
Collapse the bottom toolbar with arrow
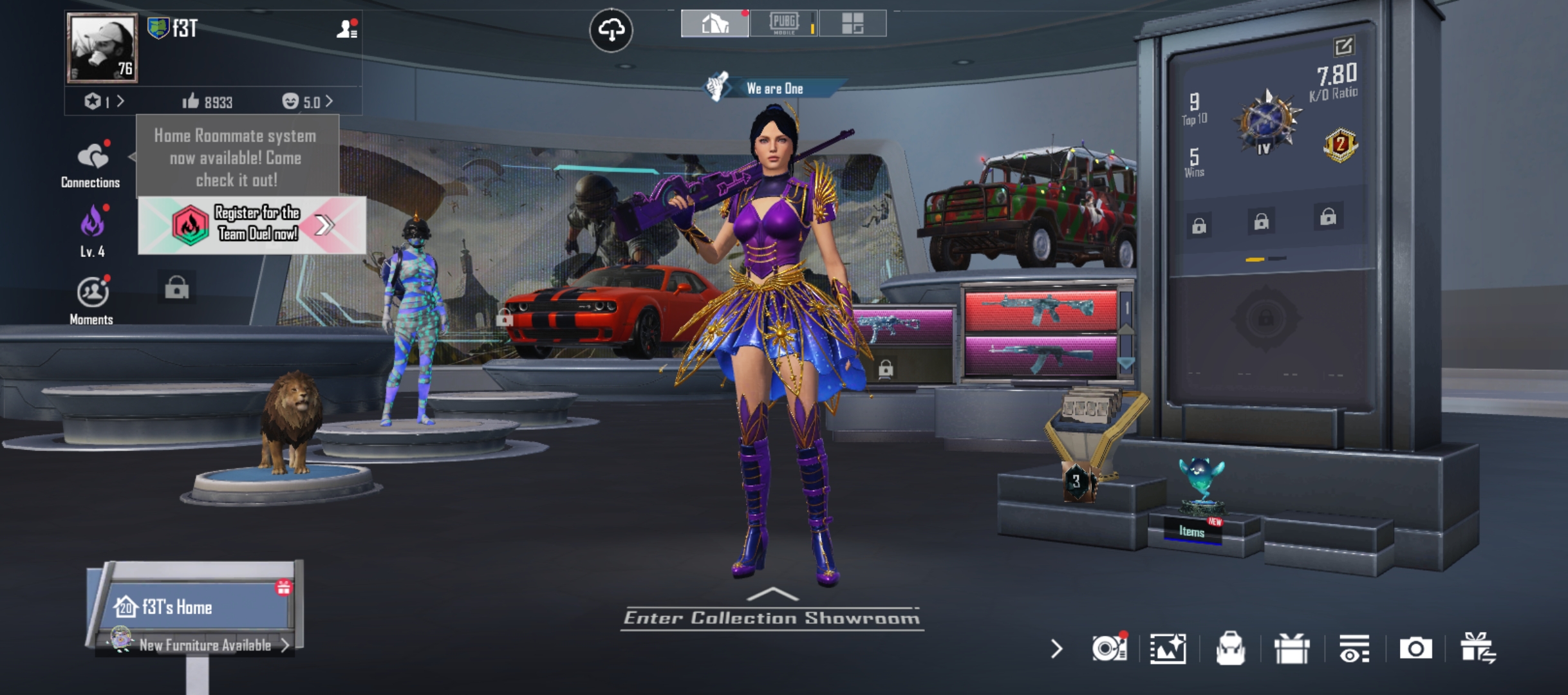coord(1056,648)
